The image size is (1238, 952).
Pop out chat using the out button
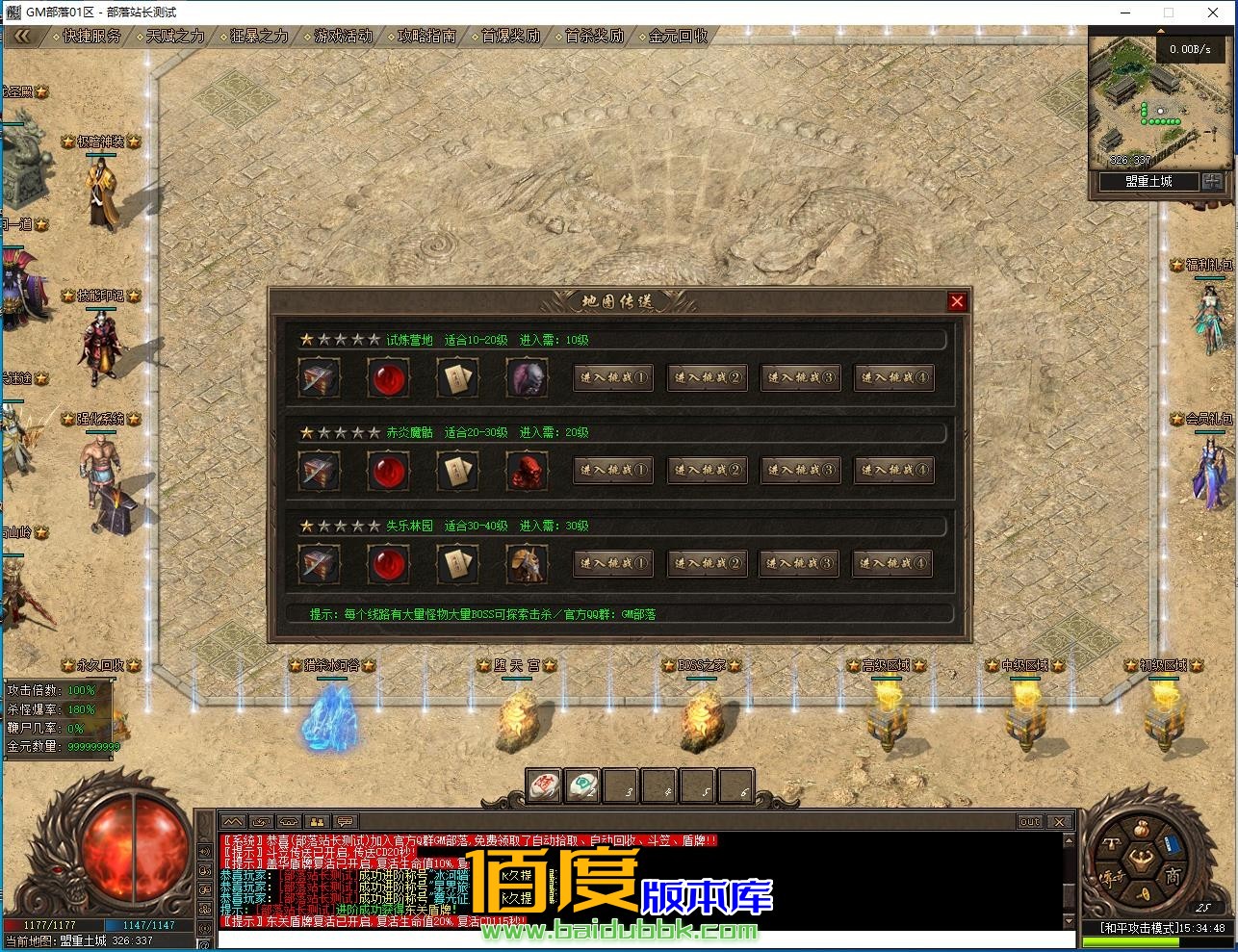click(x=1029, y=821)
